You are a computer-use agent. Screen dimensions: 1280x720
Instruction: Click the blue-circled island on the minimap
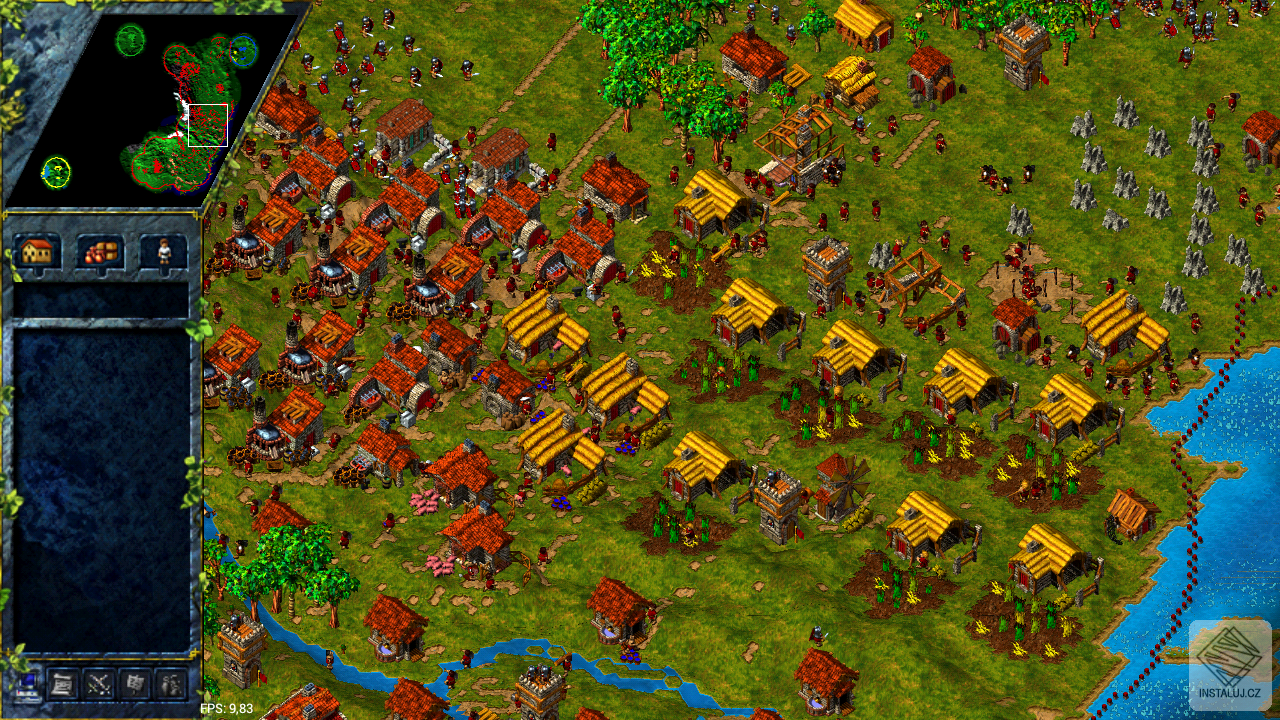244,50
